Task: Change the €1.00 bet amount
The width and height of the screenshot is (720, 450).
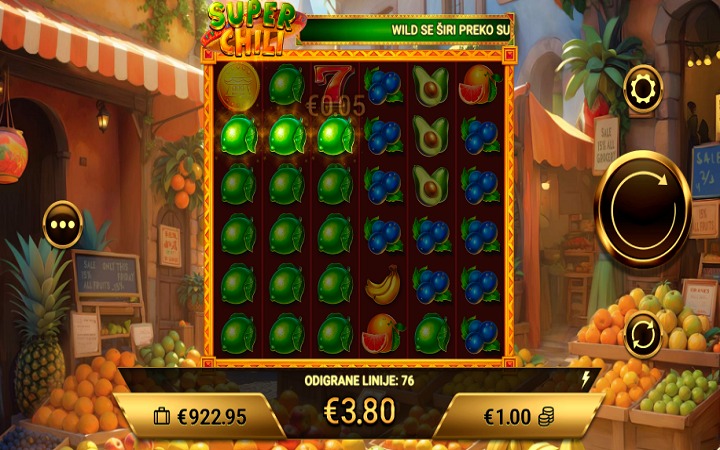Action: coord(519,416)
